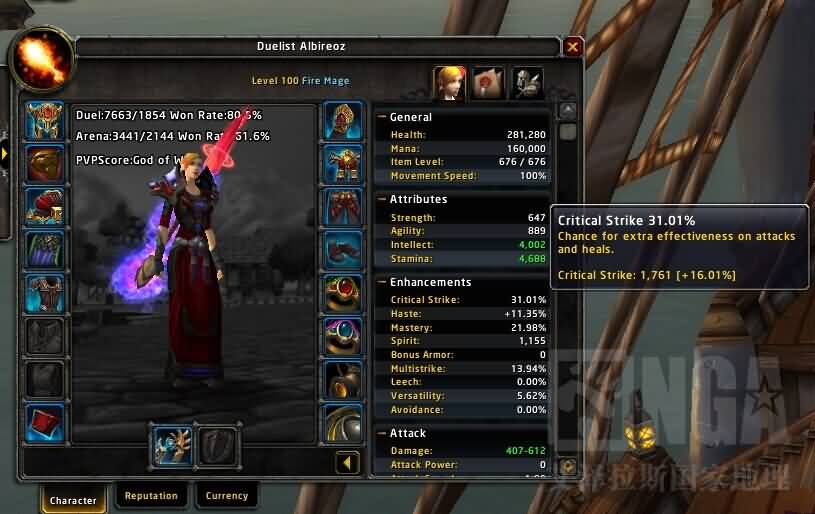The width and height of the screenshot is (815, 514).
Task: Click the fire spell portrait icon
Action: [40, 56]
